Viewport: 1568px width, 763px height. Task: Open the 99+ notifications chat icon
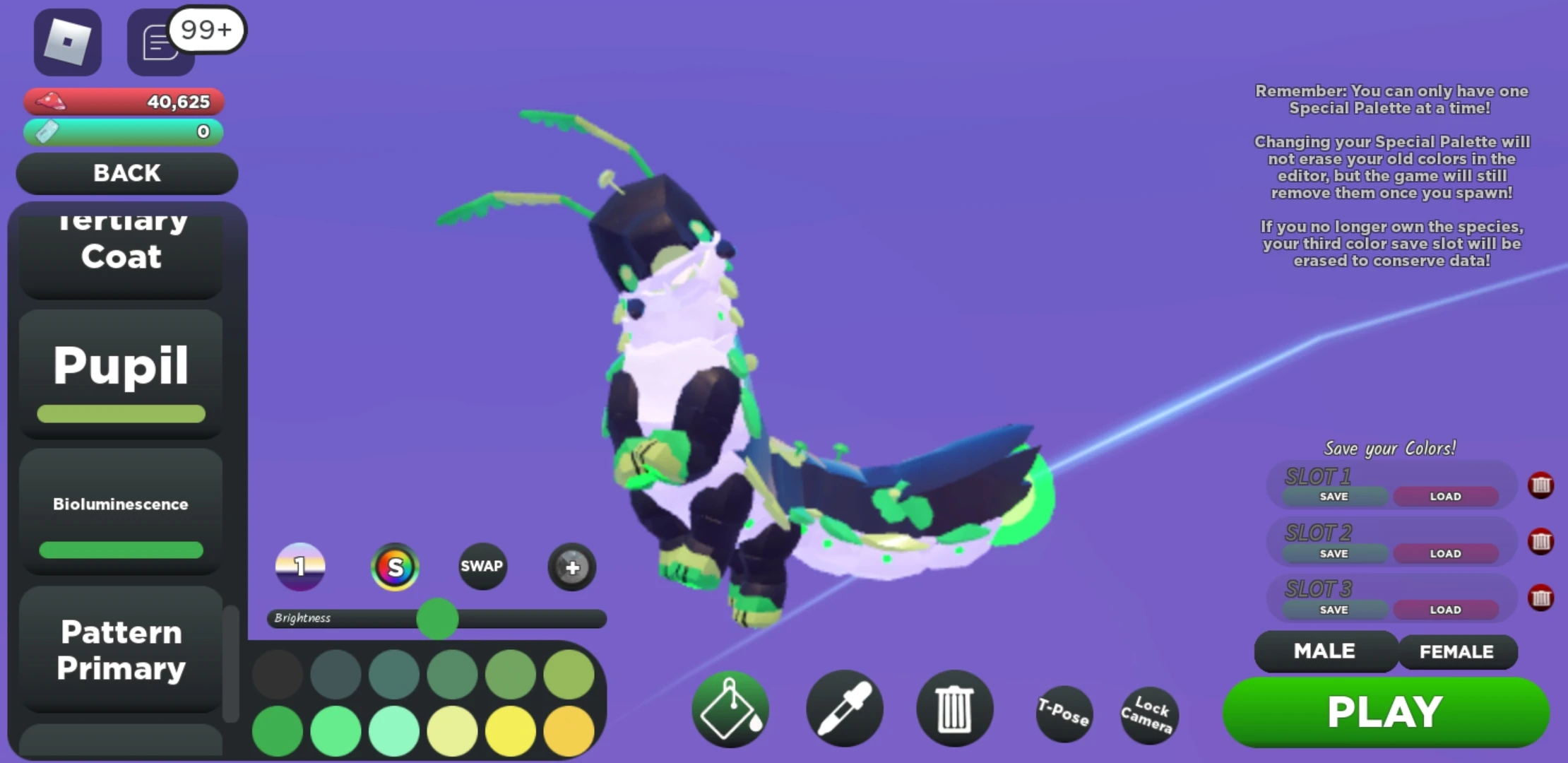159,42
